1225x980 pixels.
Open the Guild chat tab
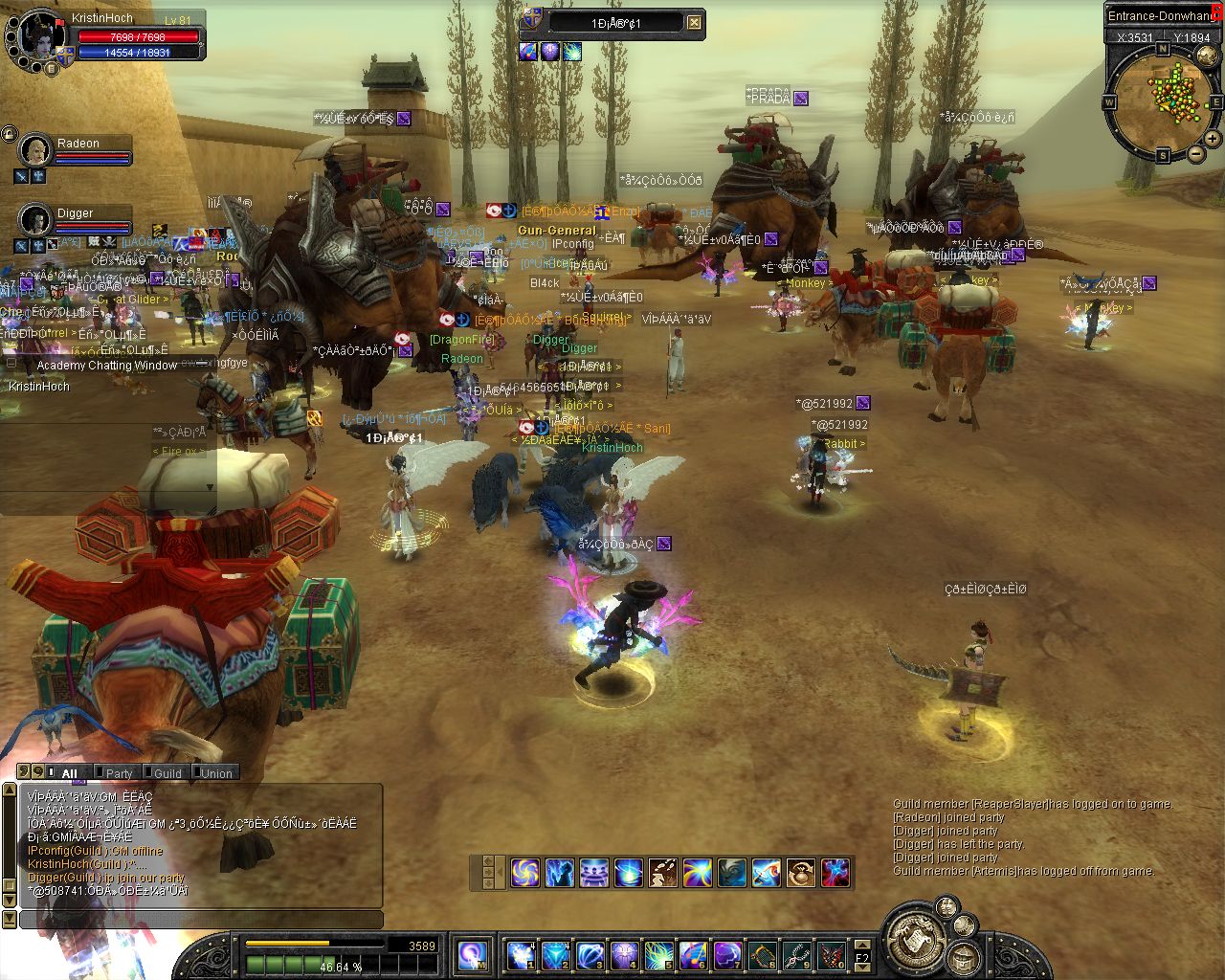pyautogui.click(x=167, y=773)
